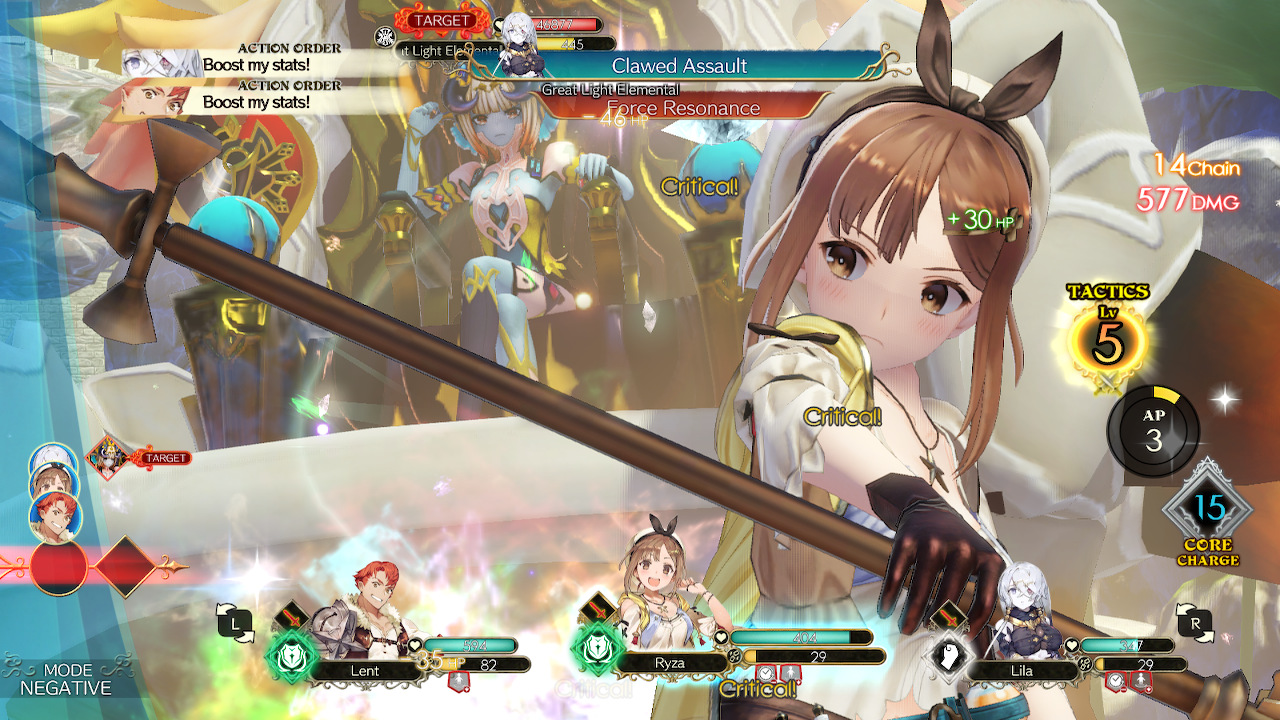Toggle Lila's stat-boost status icon

coord(1141,680)
